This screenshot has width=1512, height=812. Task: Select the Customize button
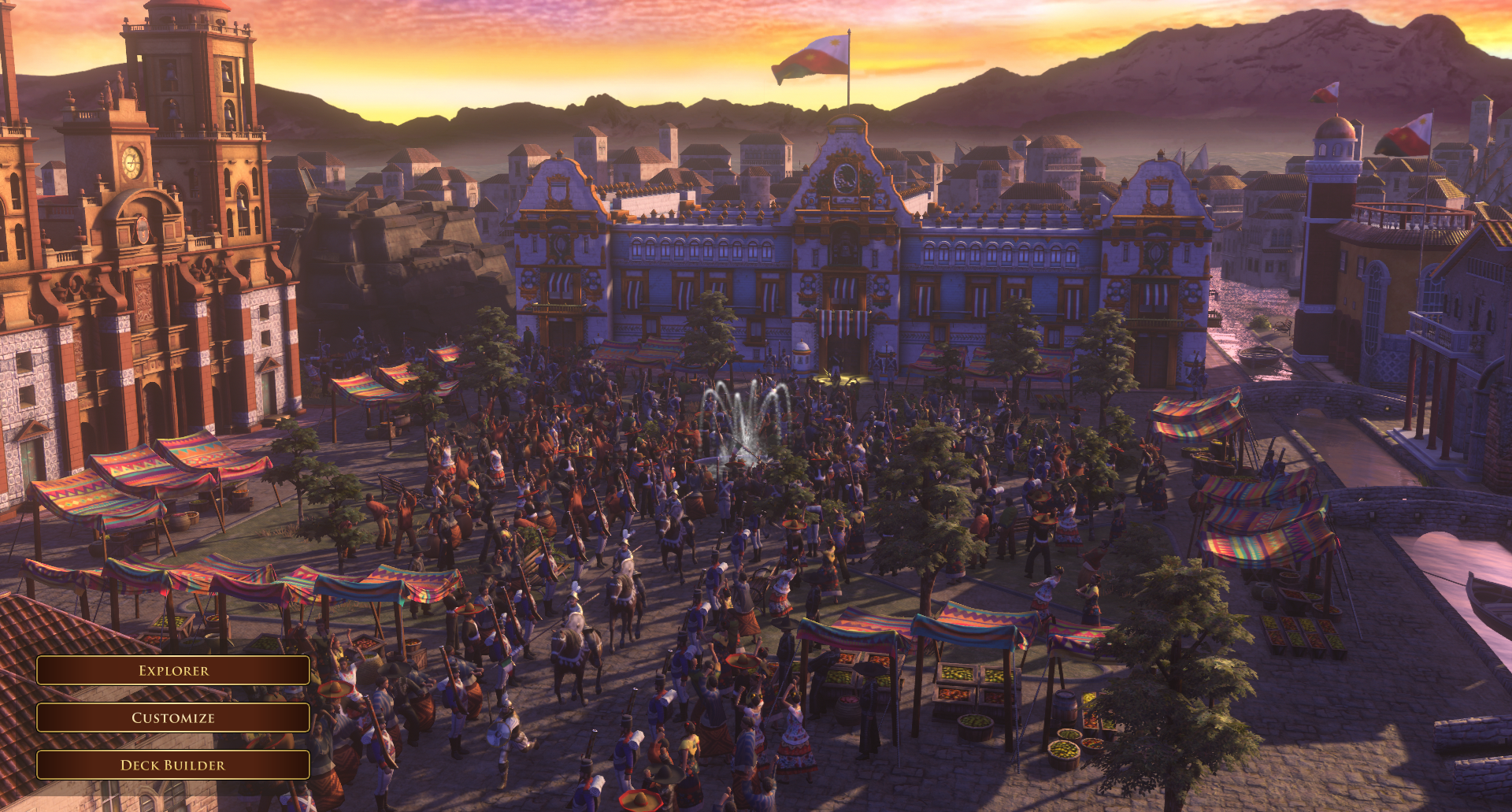click(x=173, y=717)
